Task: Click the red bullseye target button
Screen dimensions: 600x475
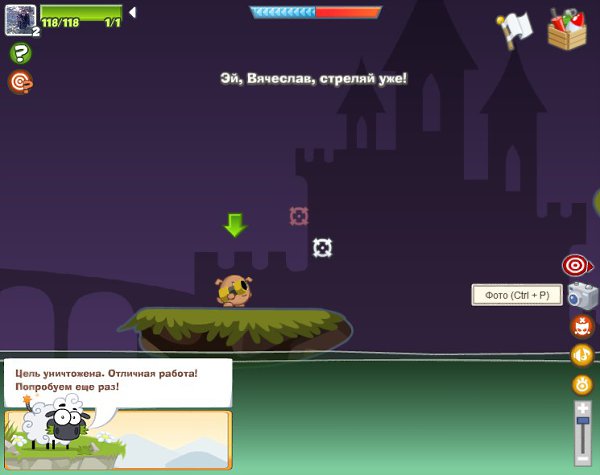Action: point(575,265)
